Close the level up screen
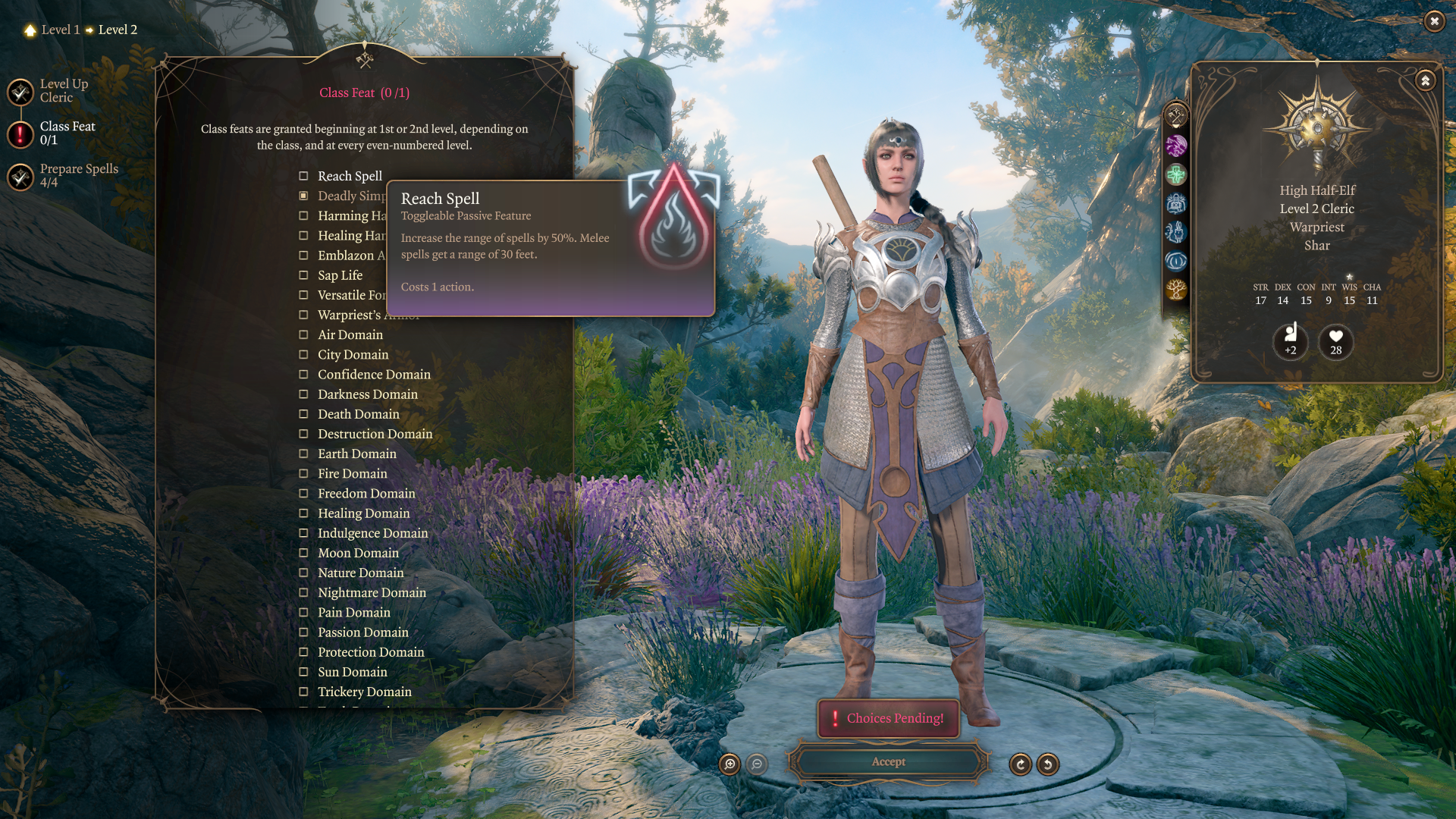 click(x=1433, y=21)
